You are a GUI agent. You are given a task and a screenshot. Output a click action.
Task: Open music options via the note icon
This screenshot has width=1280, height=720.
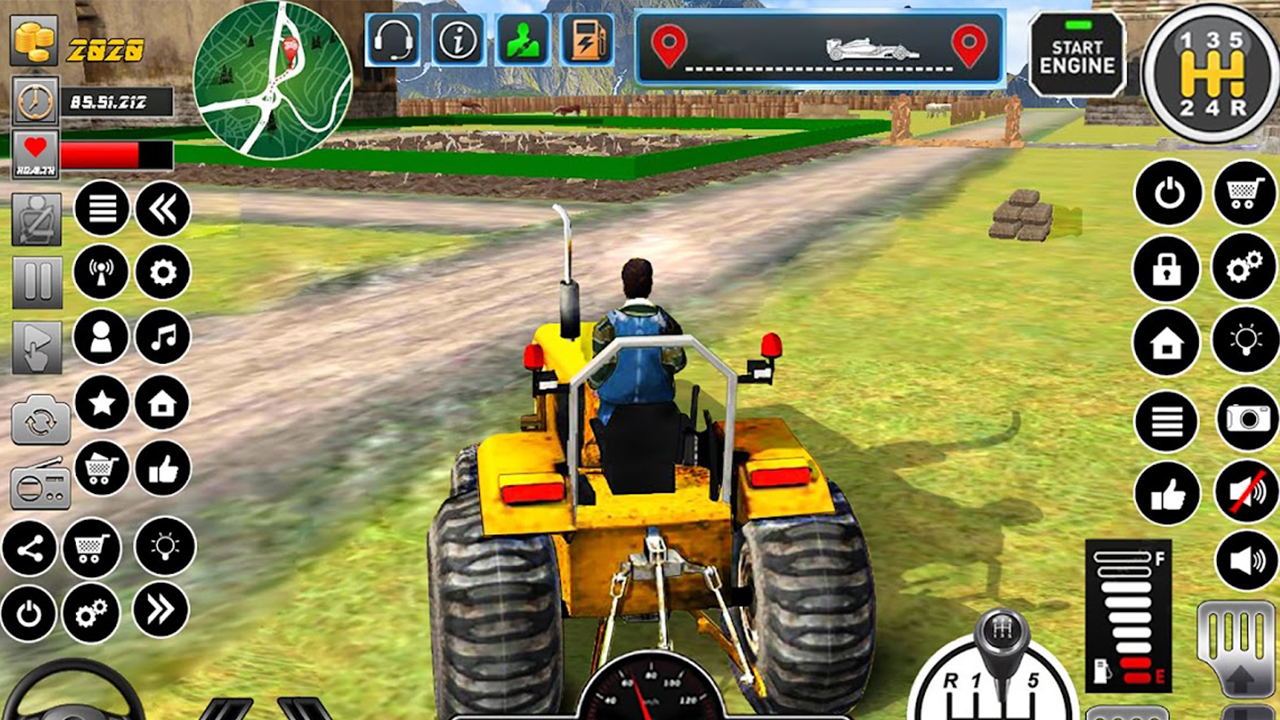pos(162,337)
